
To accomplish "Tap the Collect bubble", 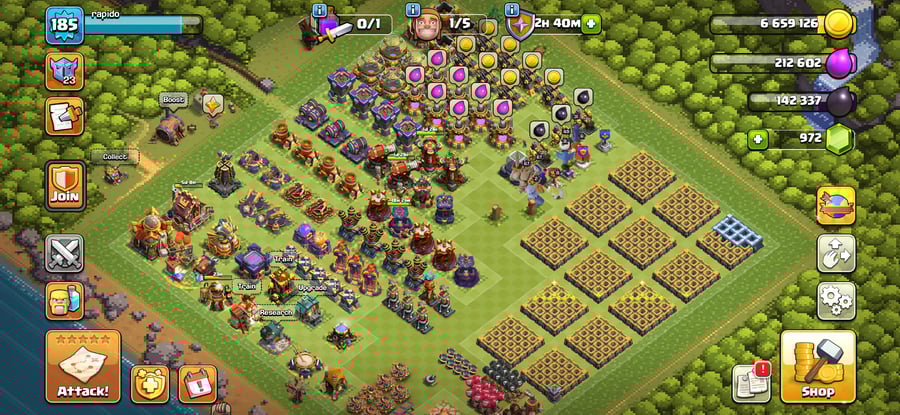I will click(x=113, y=157).
